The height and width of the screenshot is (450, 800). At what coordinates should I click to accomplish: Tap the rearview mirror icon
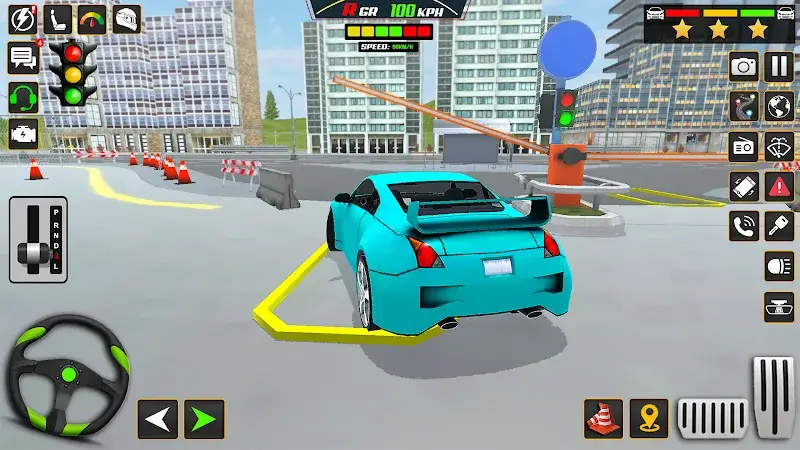779,306
